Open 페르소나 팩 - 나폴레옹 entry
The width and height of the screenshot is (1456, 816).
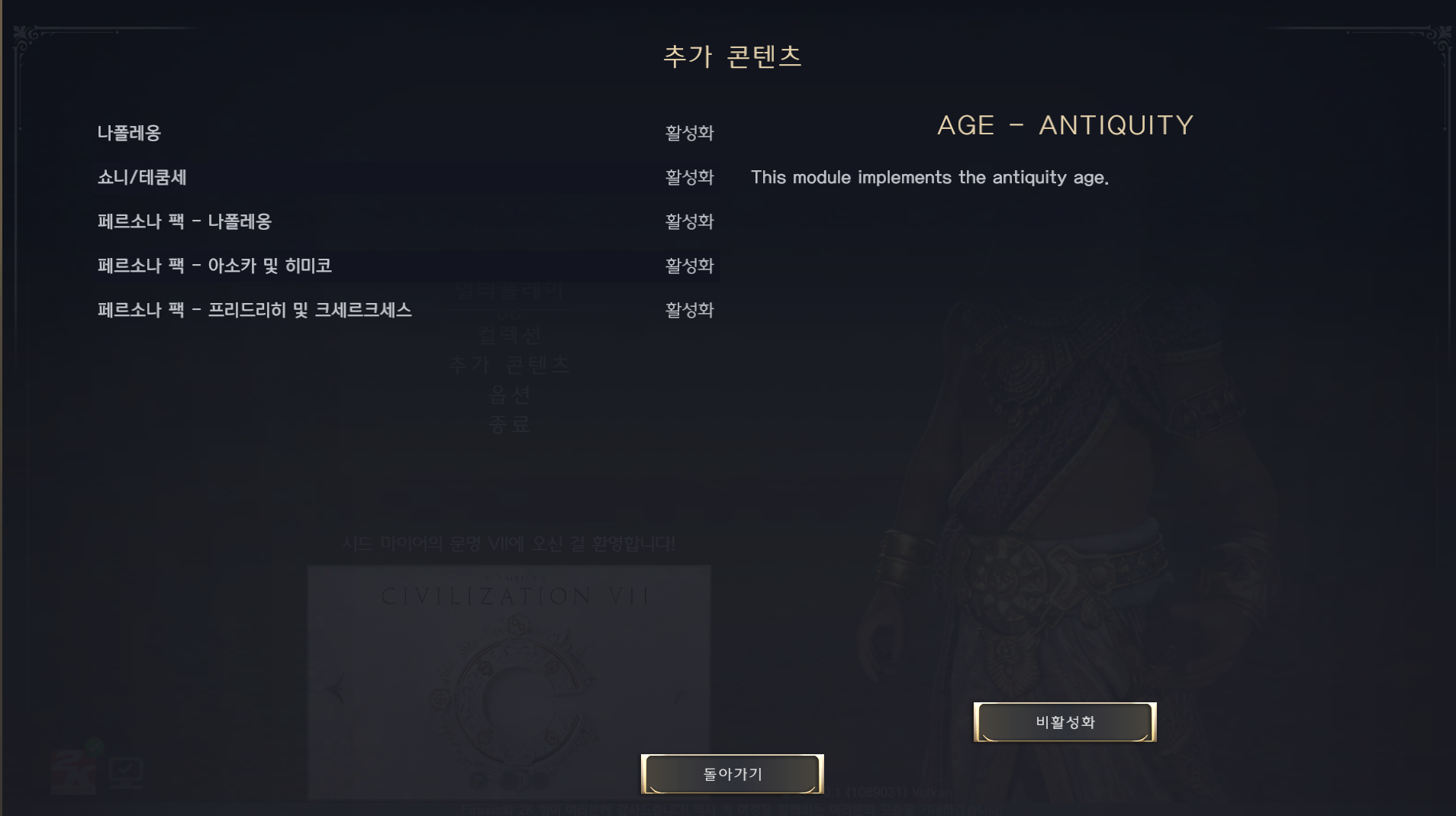click(x=185, y=221)
